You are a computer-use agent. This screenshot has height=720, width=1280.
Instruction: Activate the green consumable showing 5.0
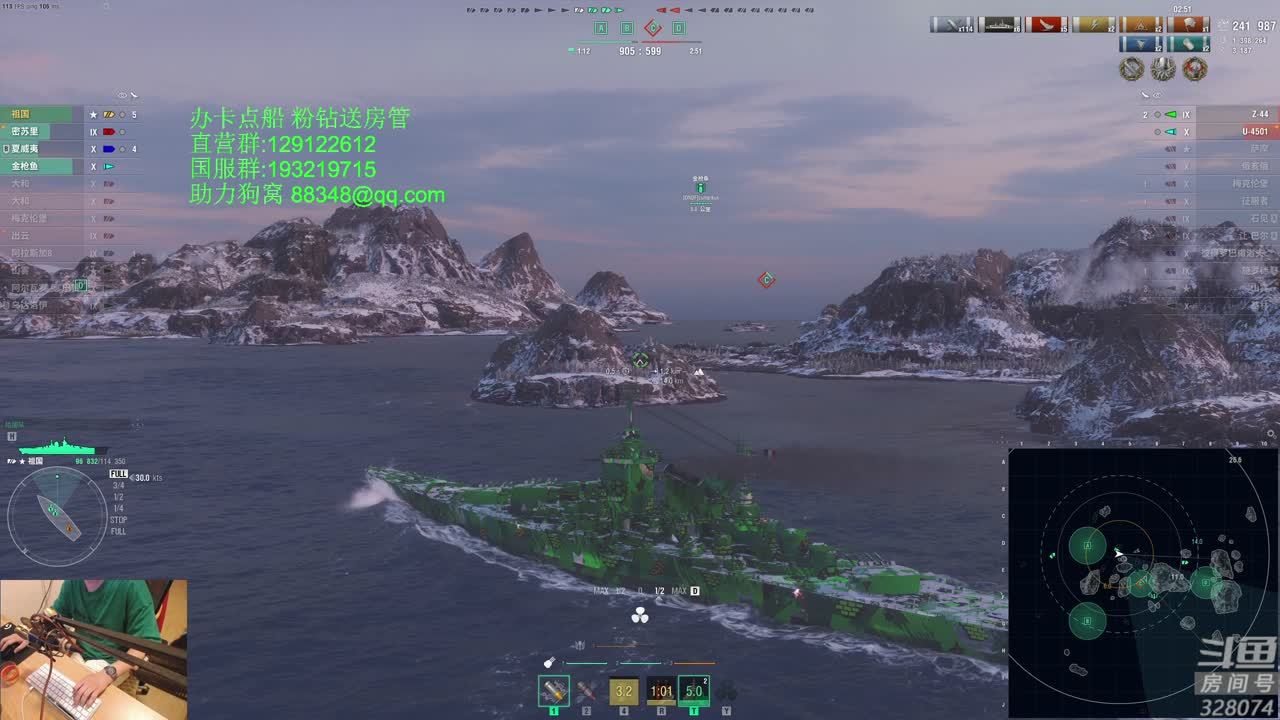click(x=694, y=690)
